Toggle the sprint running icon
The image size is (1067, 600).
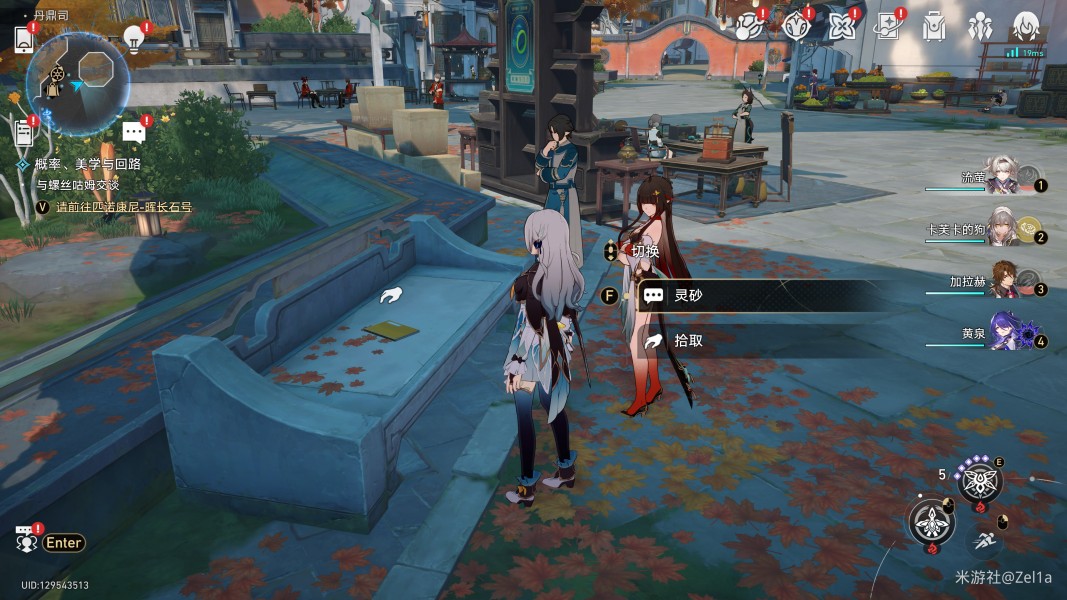click(x=985, y=540)
